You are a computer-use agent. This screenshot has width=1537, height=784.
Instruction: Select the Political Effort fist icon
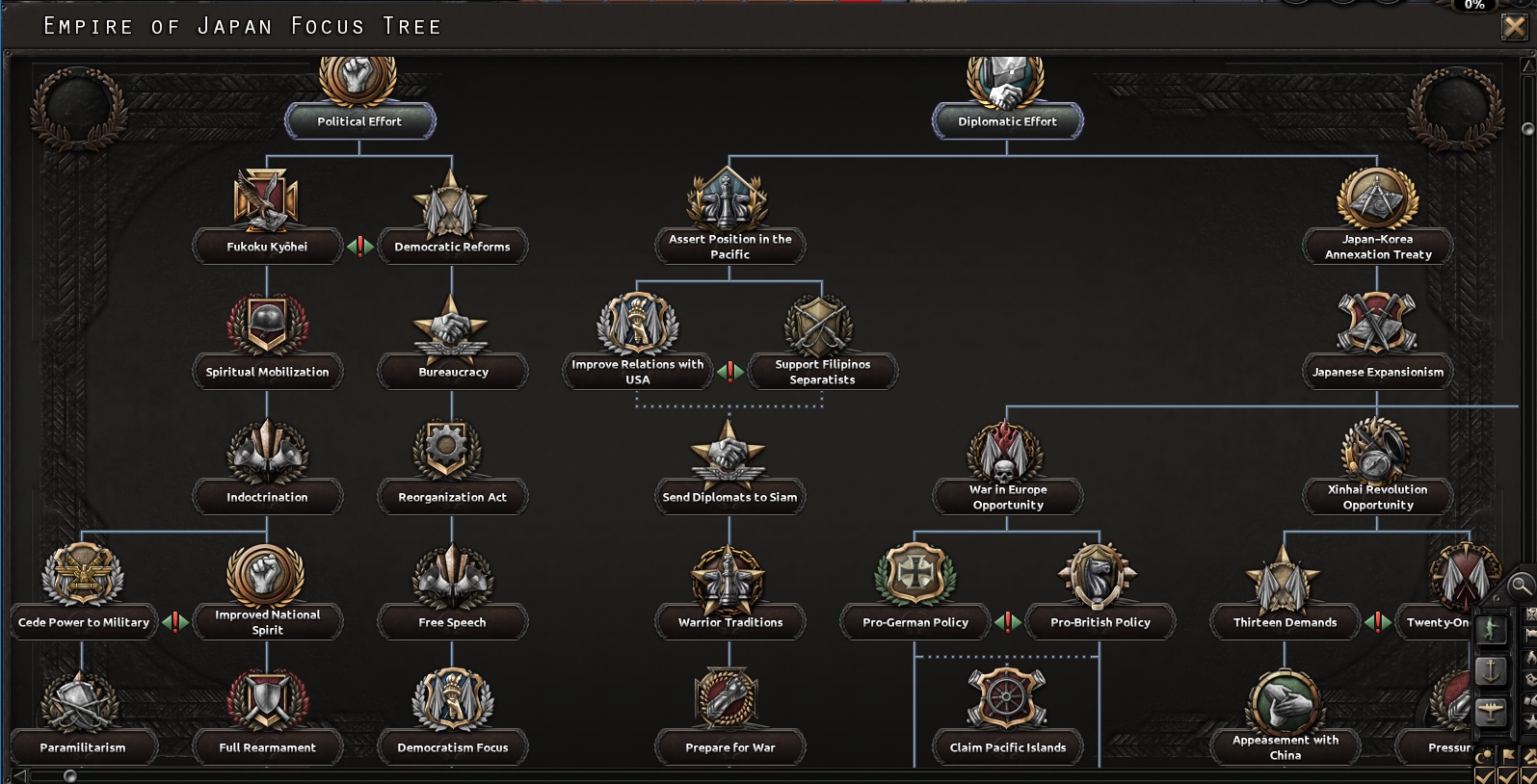pyautogui.click(x=359, y=79)
